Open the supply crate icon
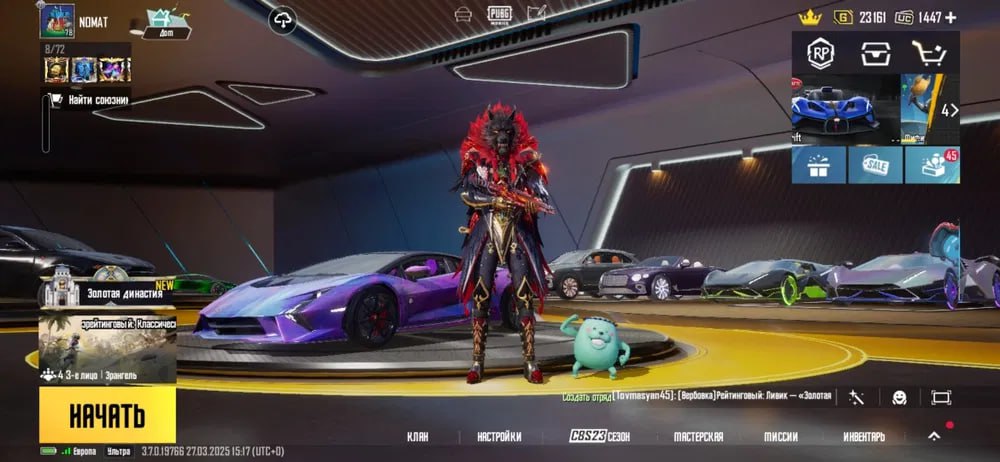Image resolution: width=1000 pixels, height=462 pixels. [x=876, y=53]
